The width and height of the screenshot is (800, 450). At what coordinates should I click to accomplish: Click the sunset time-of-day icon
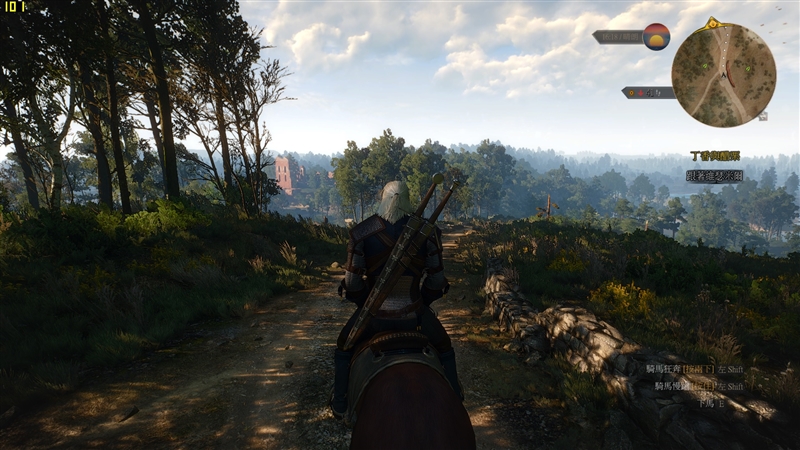656,36
